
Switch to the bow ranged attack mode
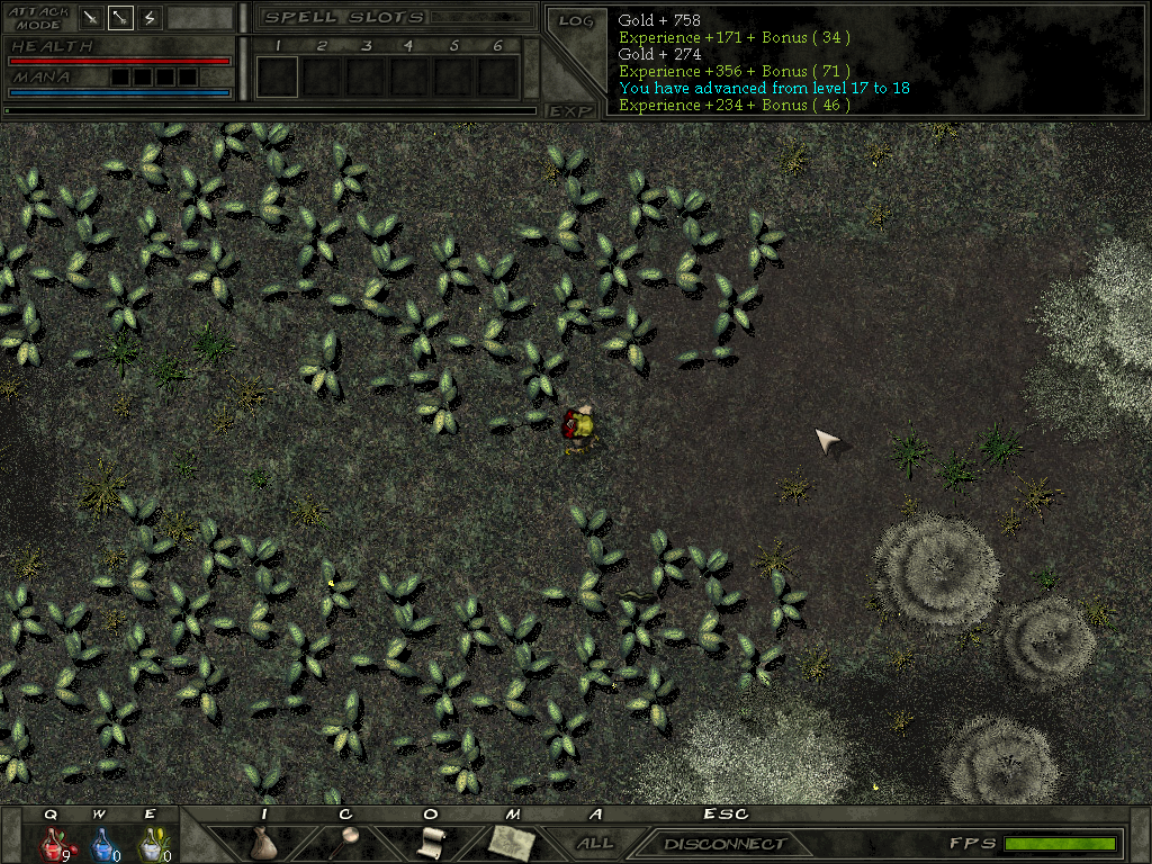(121, 18)
